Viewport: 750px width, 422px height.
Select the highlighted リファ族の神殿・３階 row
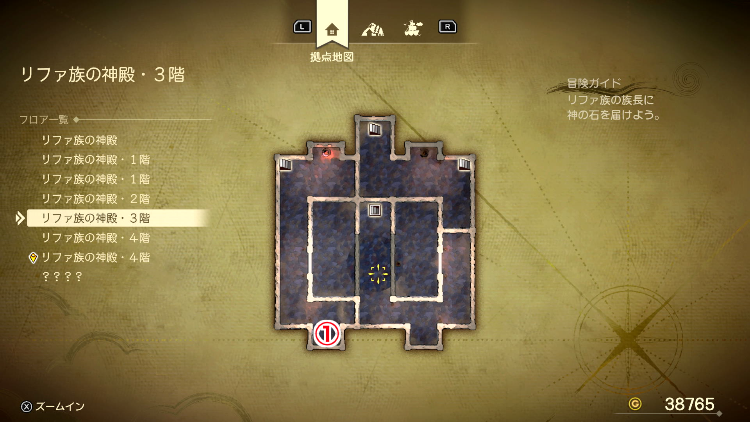(95, 217)
